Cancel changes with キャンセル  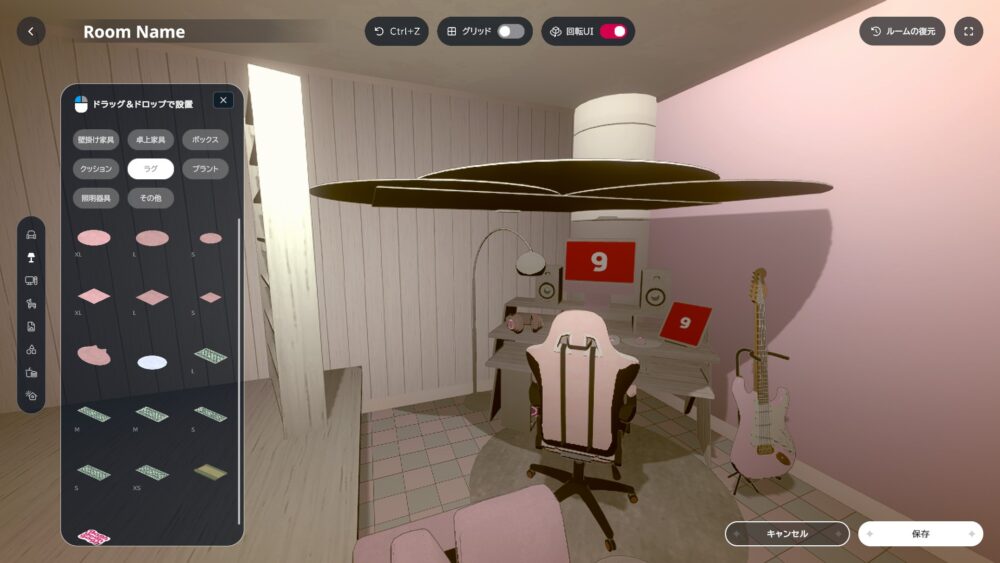click(x=787, y=534)
